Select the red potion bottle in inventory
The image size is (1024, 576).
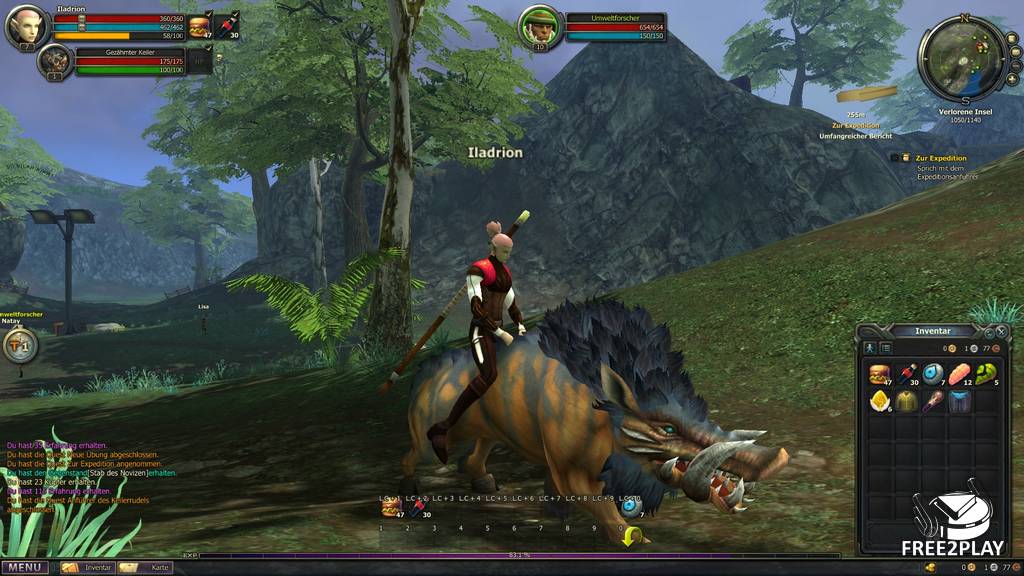point(907,374)
